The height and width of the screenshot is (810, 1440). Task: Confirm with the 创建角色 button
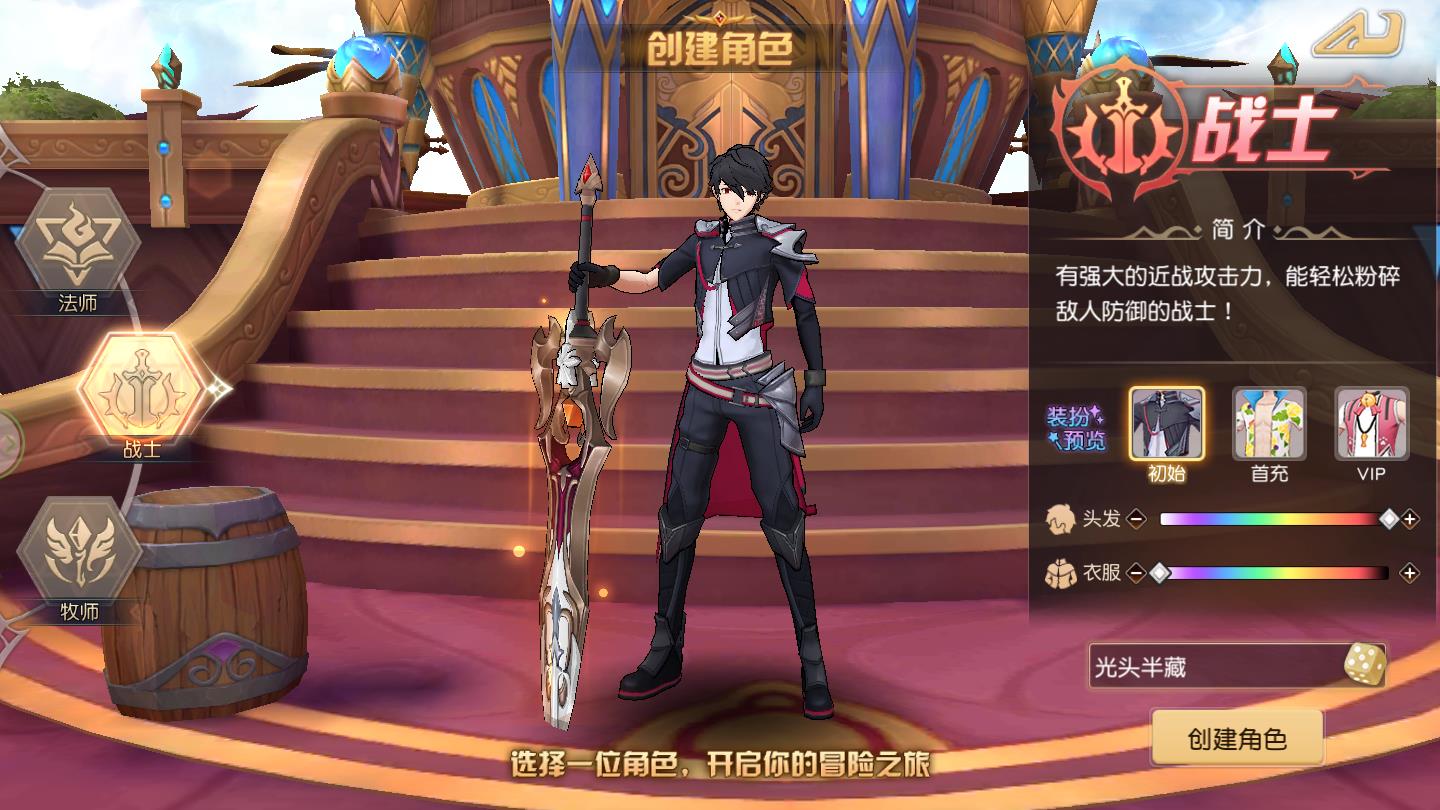click(x=1237, y=739)
